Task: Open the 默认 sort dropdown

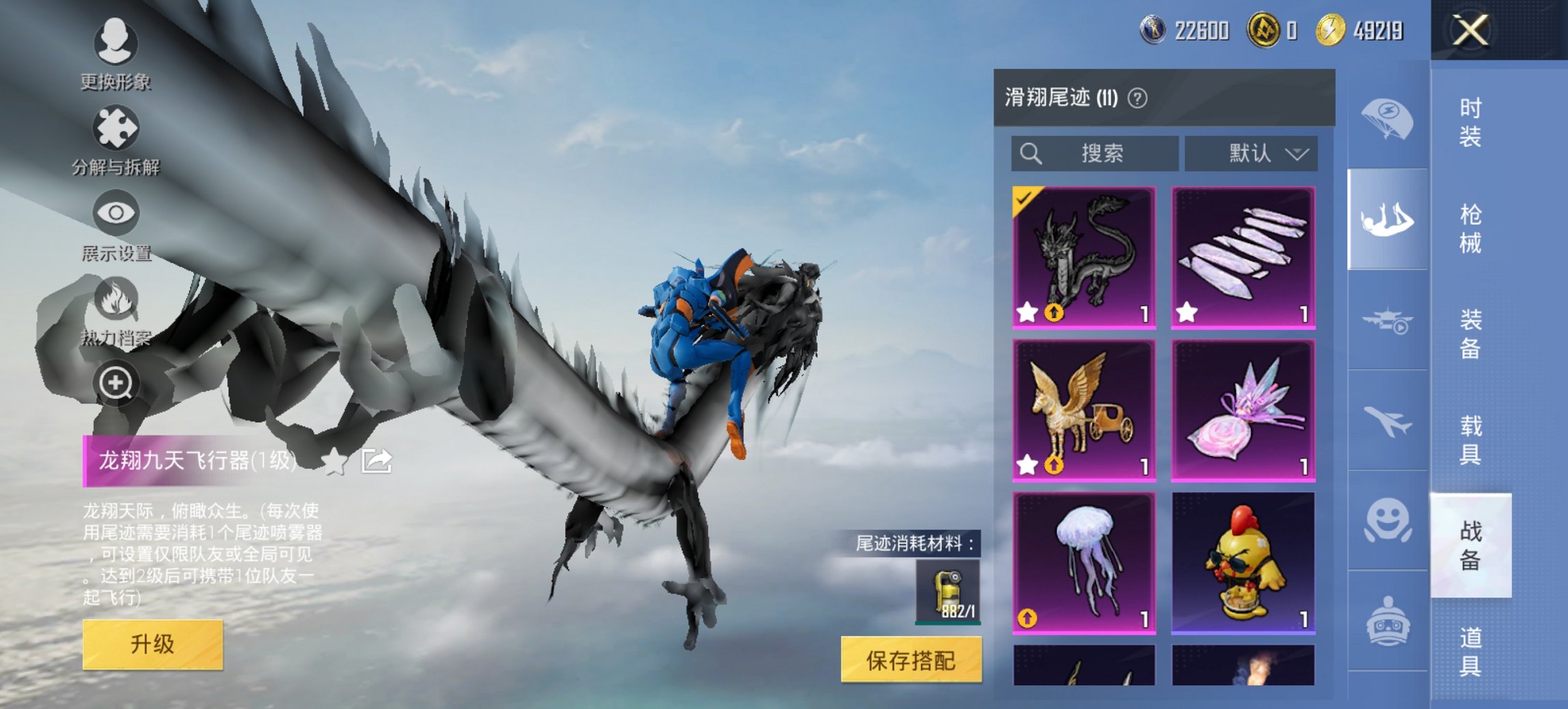Action: pyautogui.click(x=1252, y=153)
